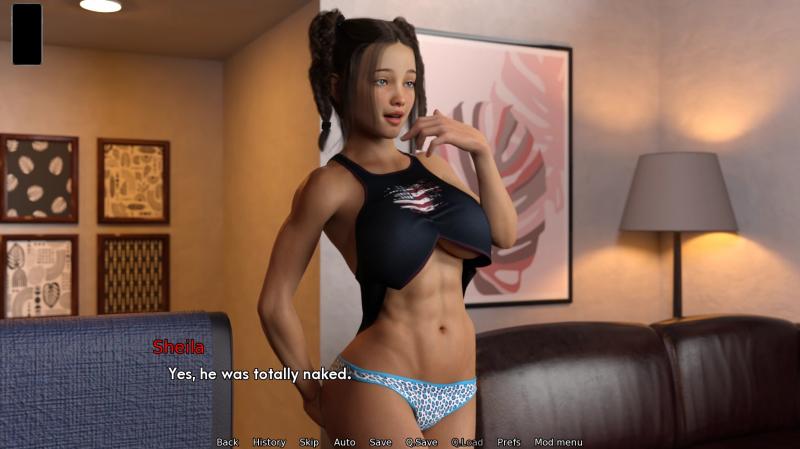The width and height of the screenshot is (800, 449).
Task: Open the Save screen
Action: click(380, 442)
